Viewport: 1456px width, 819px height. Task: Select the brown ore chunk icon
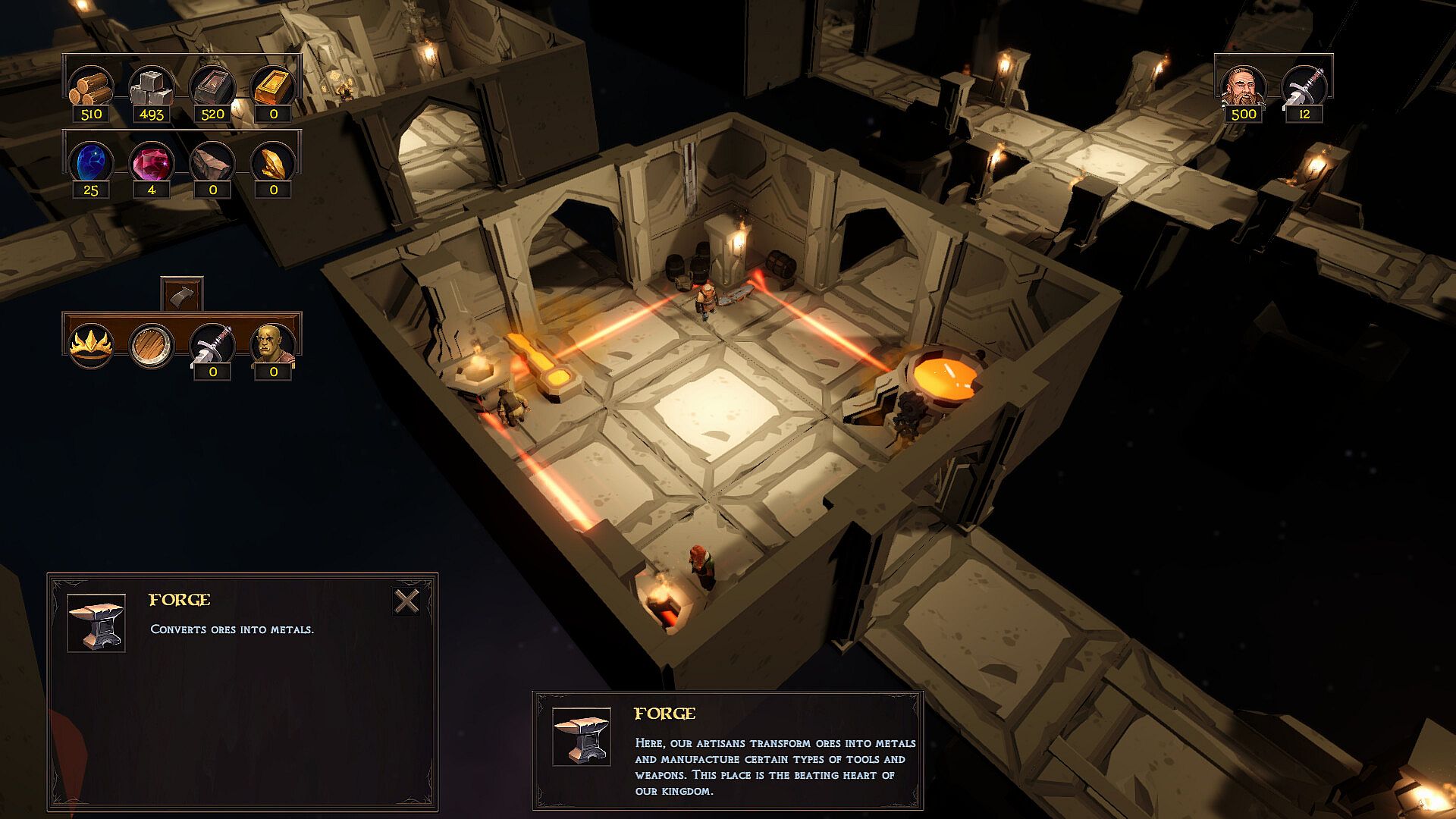pos(212,162)
